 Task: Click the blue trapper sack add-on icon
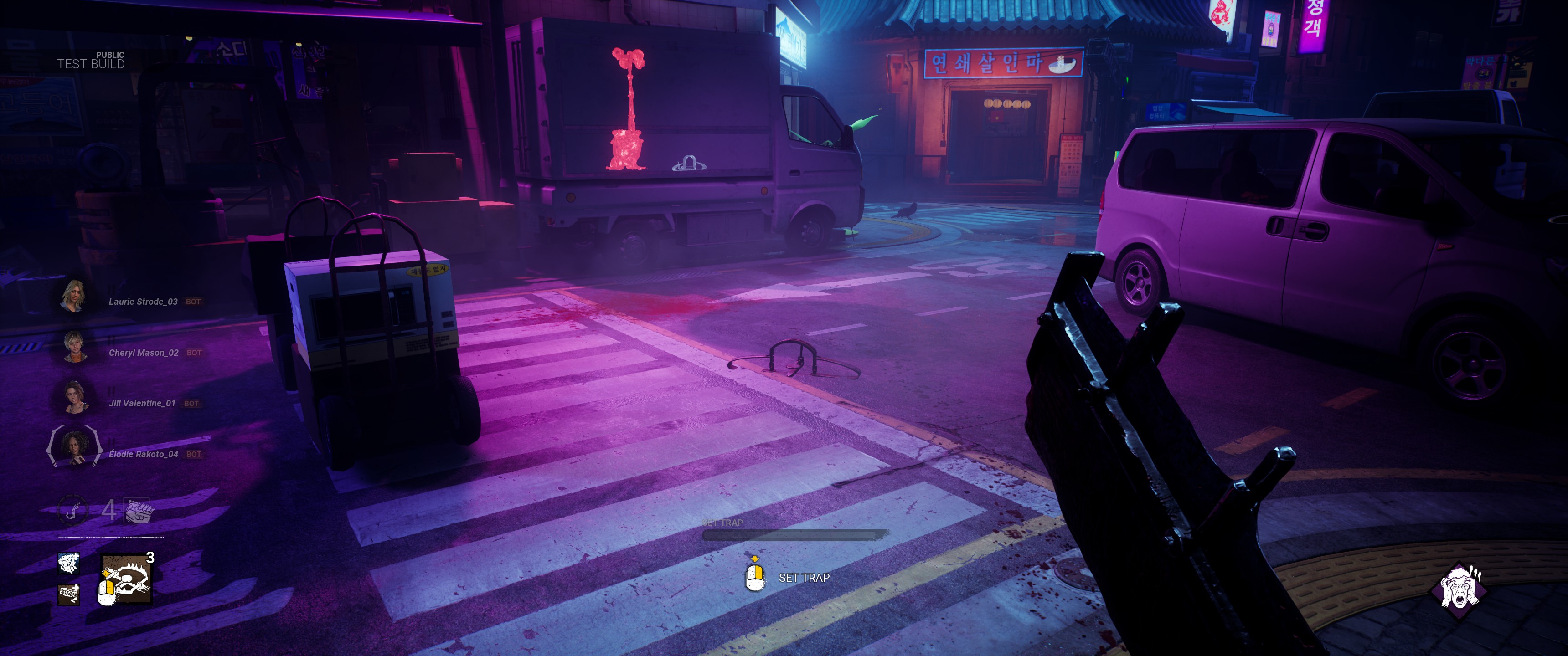pos(69,564)
